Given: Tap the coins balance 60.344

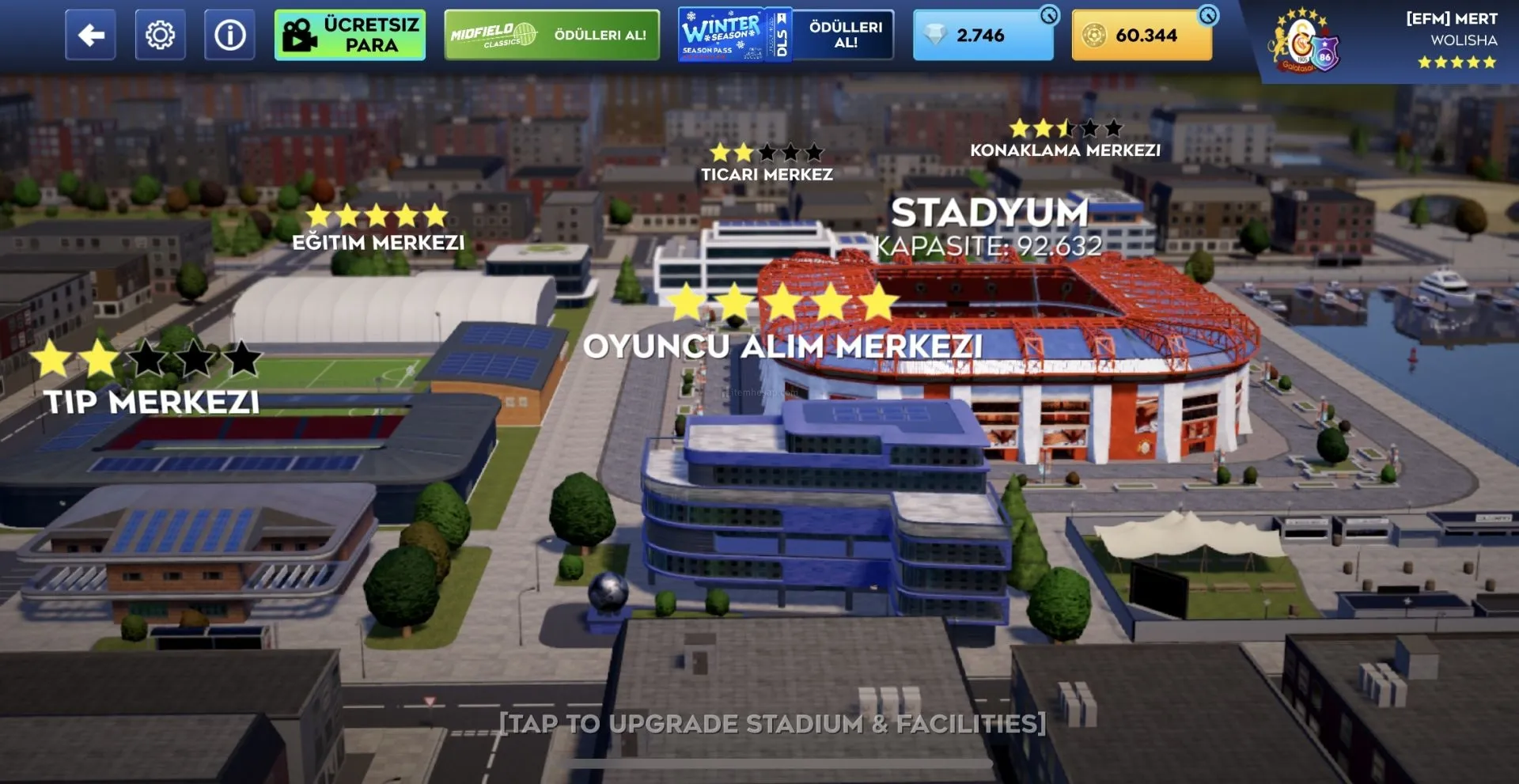Looking at the screenshot, I should click(1141, 35).
